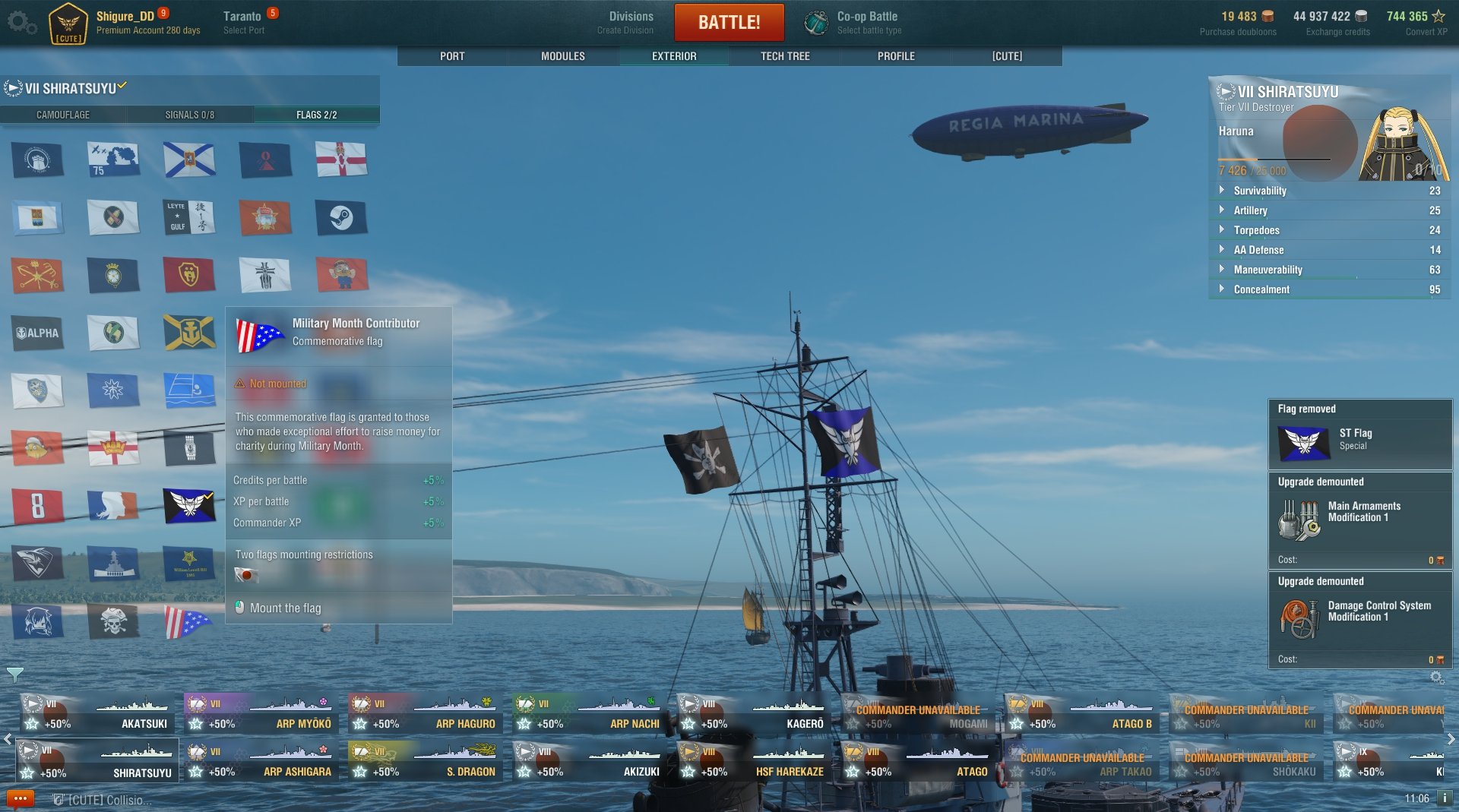This screenshot has height=812, width=1459.
Task: Select the Steam logo flag
Action: click(x=341, y=218)
